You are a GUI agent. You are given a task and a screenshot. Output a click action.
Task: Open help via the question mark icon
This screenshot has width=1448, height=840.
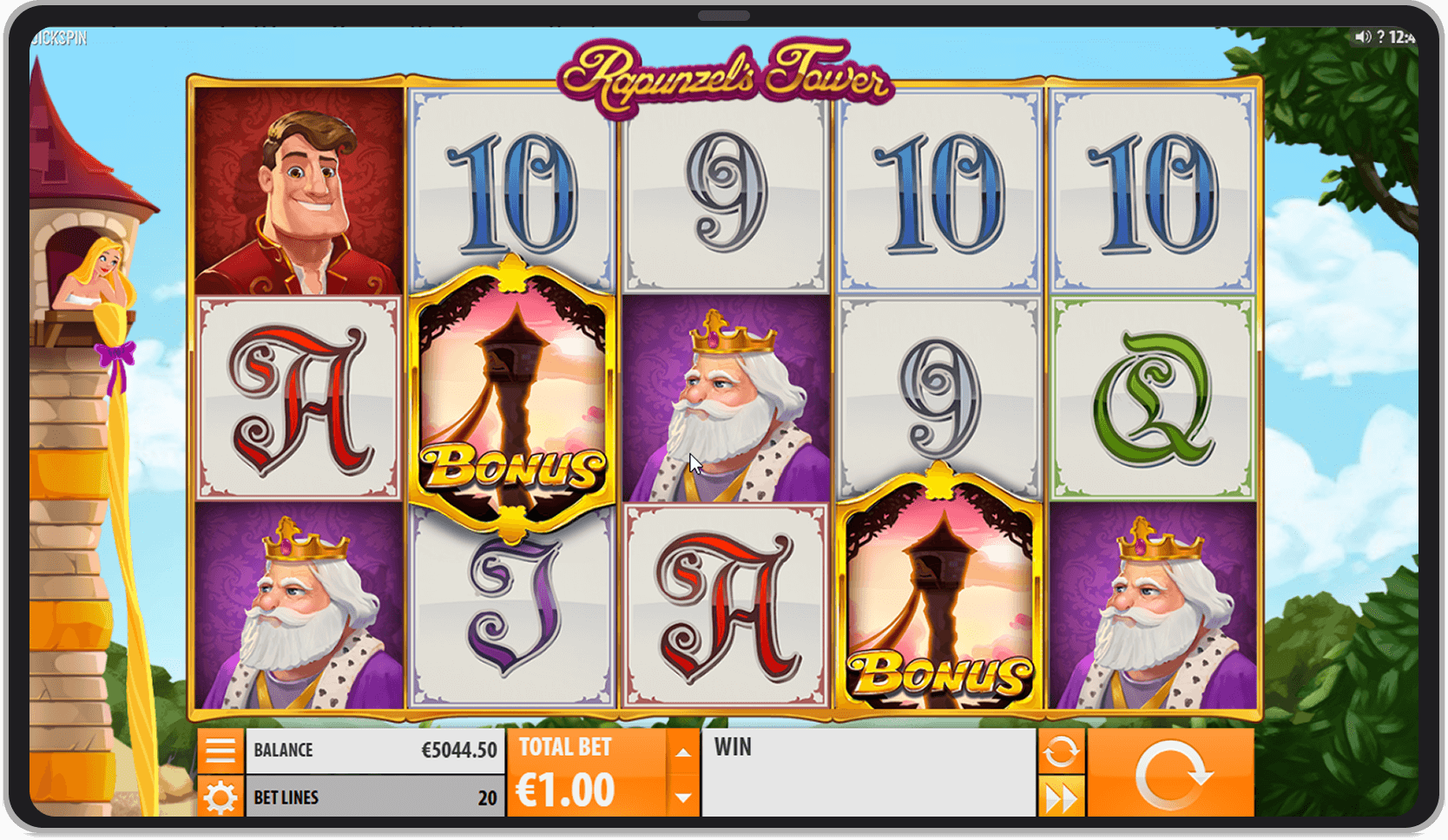1381,36
